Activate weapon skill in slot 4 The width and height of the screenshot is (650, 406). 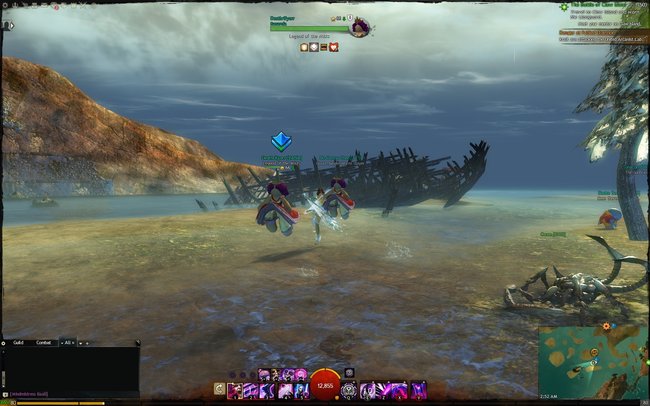[285, 390]
